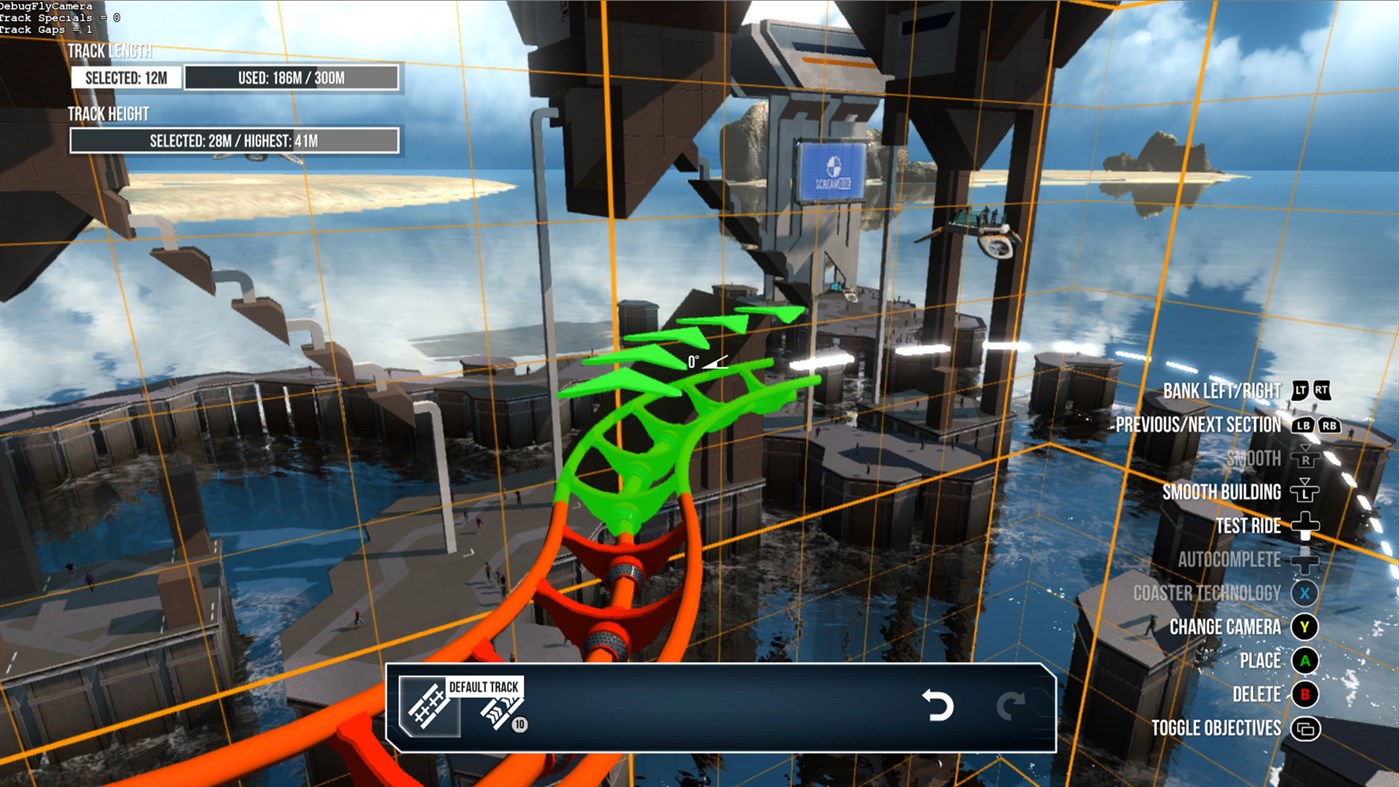This screenshot has height=787, width=1399.
Task: Toggle Objectives with the view button icon
Action: pos(1307,728)
